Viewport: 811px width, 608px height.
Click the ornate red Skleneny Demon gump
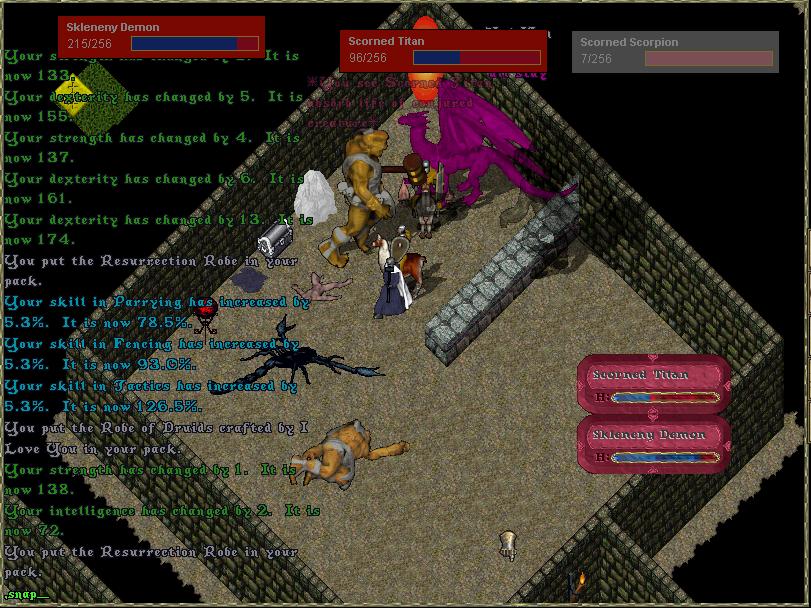coord(655,444)
